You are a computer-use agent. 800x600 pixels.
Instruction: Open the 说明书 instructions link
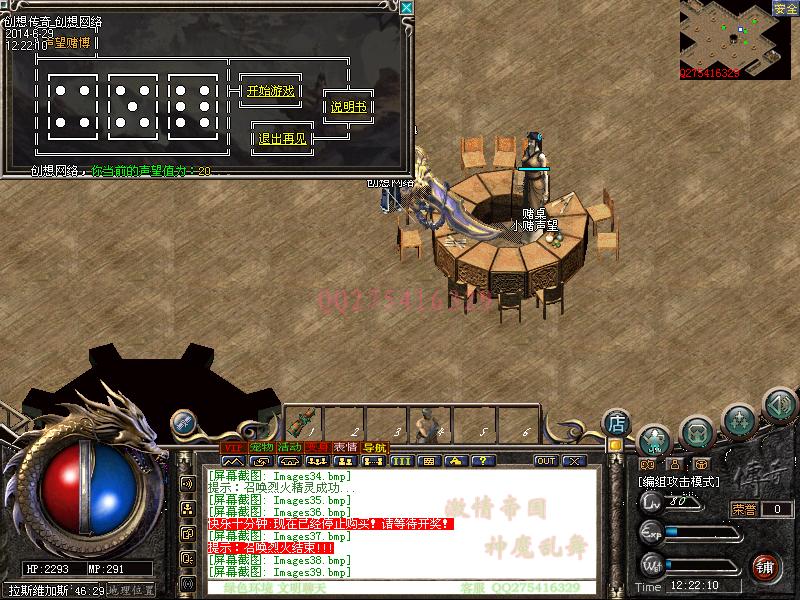pyautogui.click(x=348, y=107)
